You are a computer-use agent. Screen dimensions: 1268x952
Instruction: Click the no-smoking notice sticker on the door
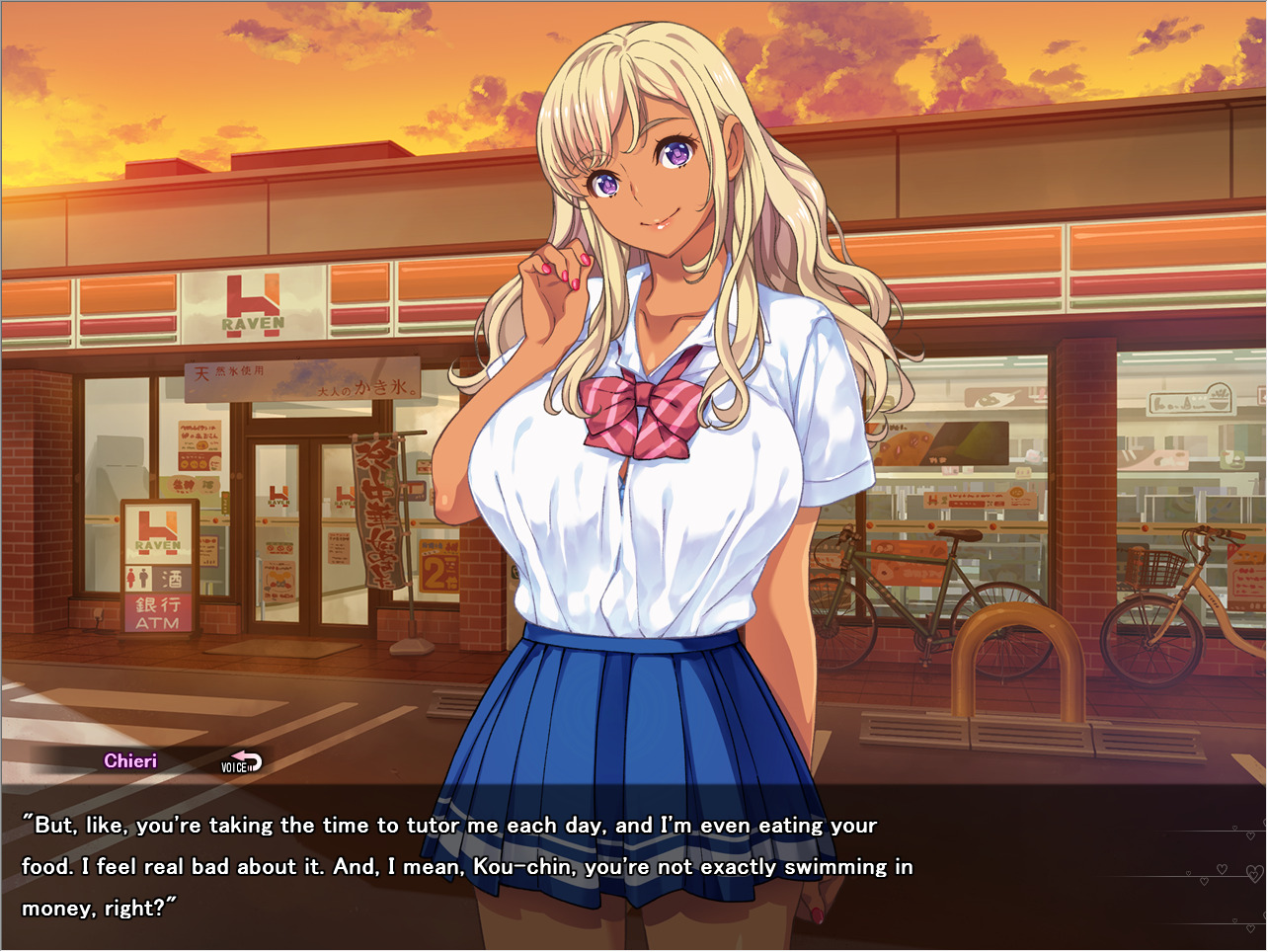[x=279, y=547]
